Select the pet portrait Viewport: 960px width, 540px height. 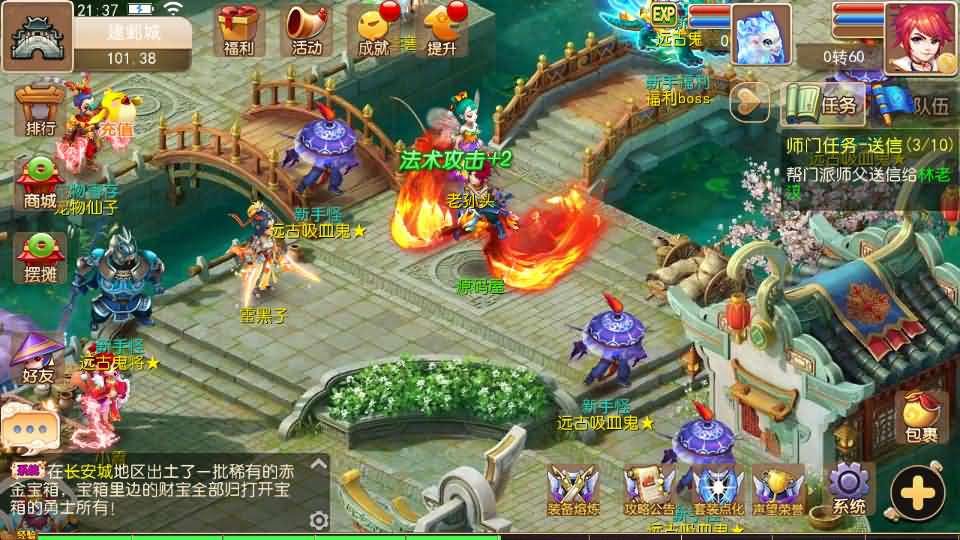tap(762, 34)
